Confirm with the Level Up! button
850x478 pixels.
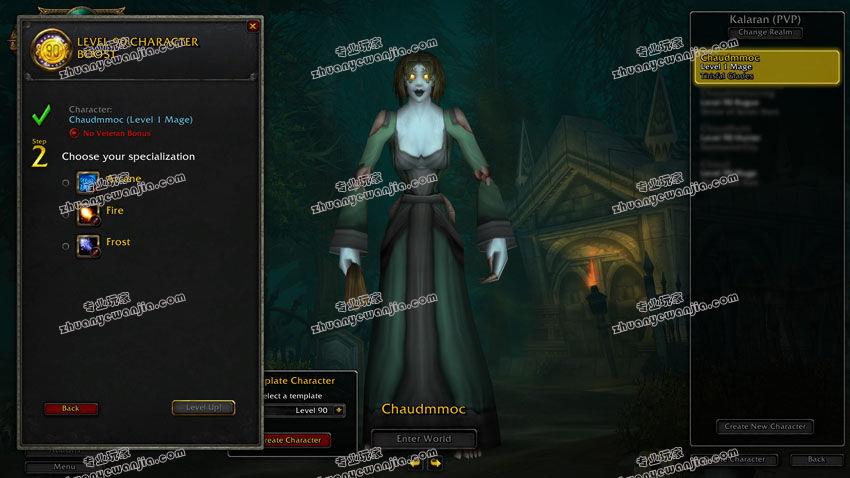point(203,408)
